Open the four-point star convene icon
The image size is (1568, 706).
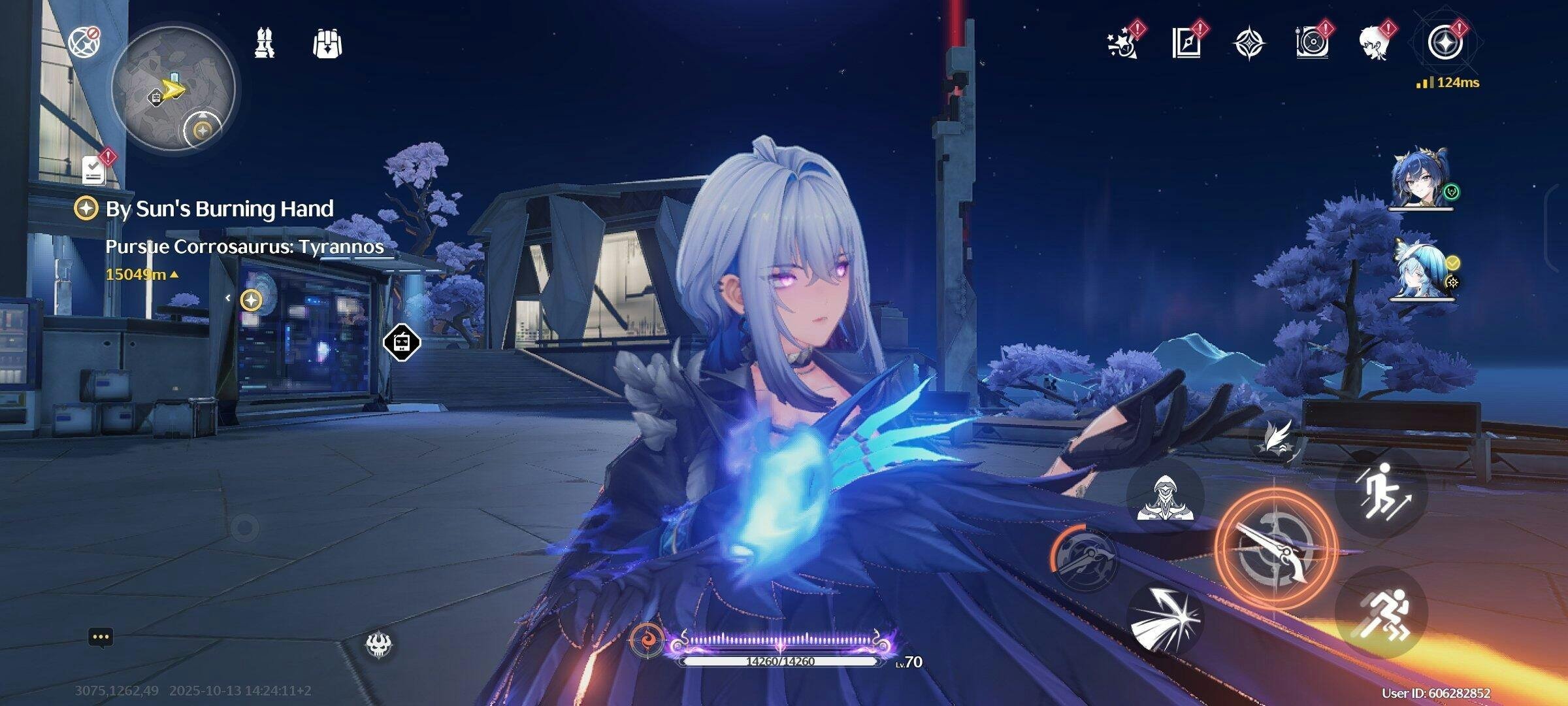click(x=1249, y=43)
